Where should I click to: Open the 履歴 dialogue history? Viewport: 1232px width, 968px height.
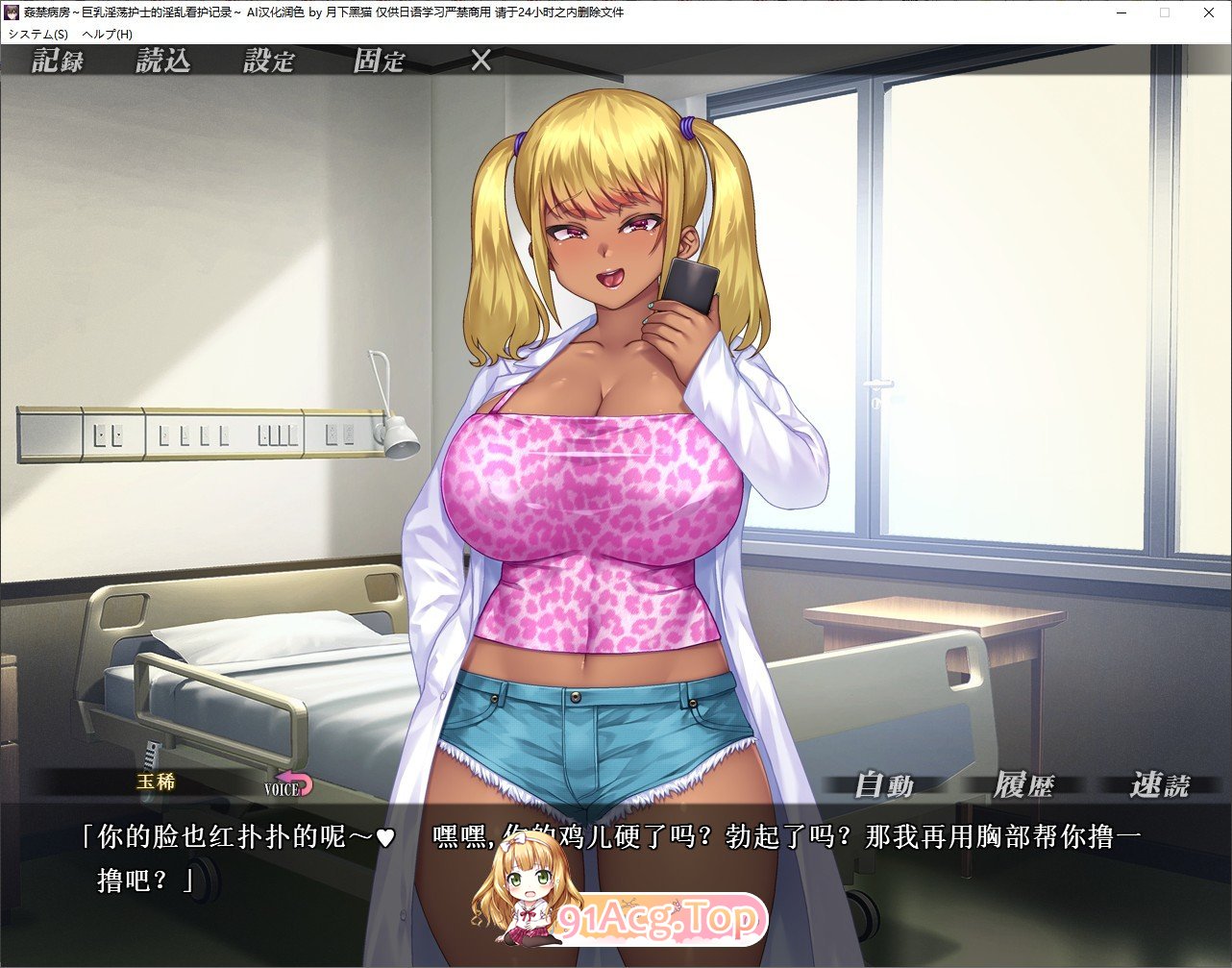tap(1023, 785)
